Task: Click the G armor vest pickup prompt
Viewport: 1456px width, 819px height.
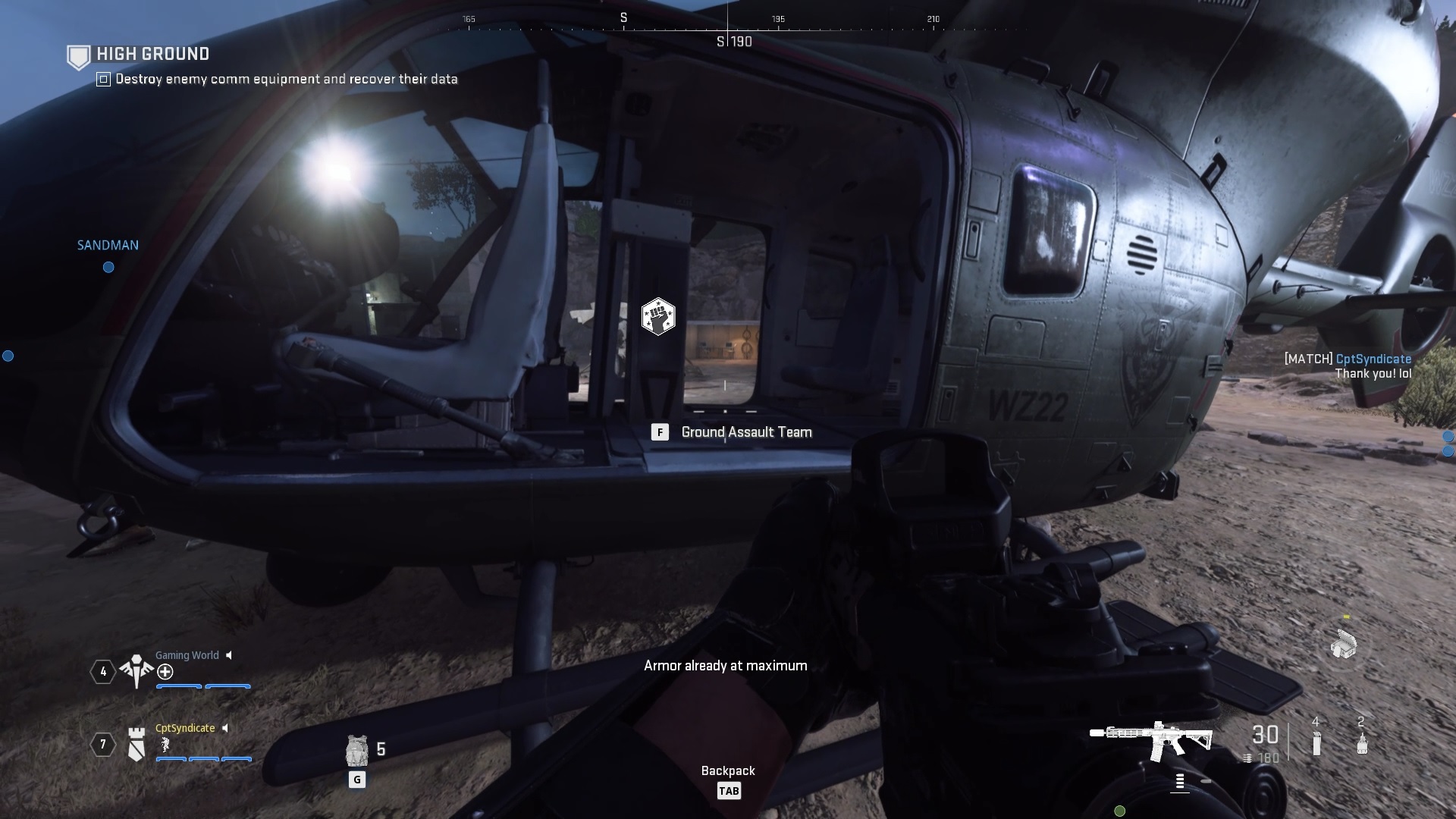Action: [x=356, y=779]
